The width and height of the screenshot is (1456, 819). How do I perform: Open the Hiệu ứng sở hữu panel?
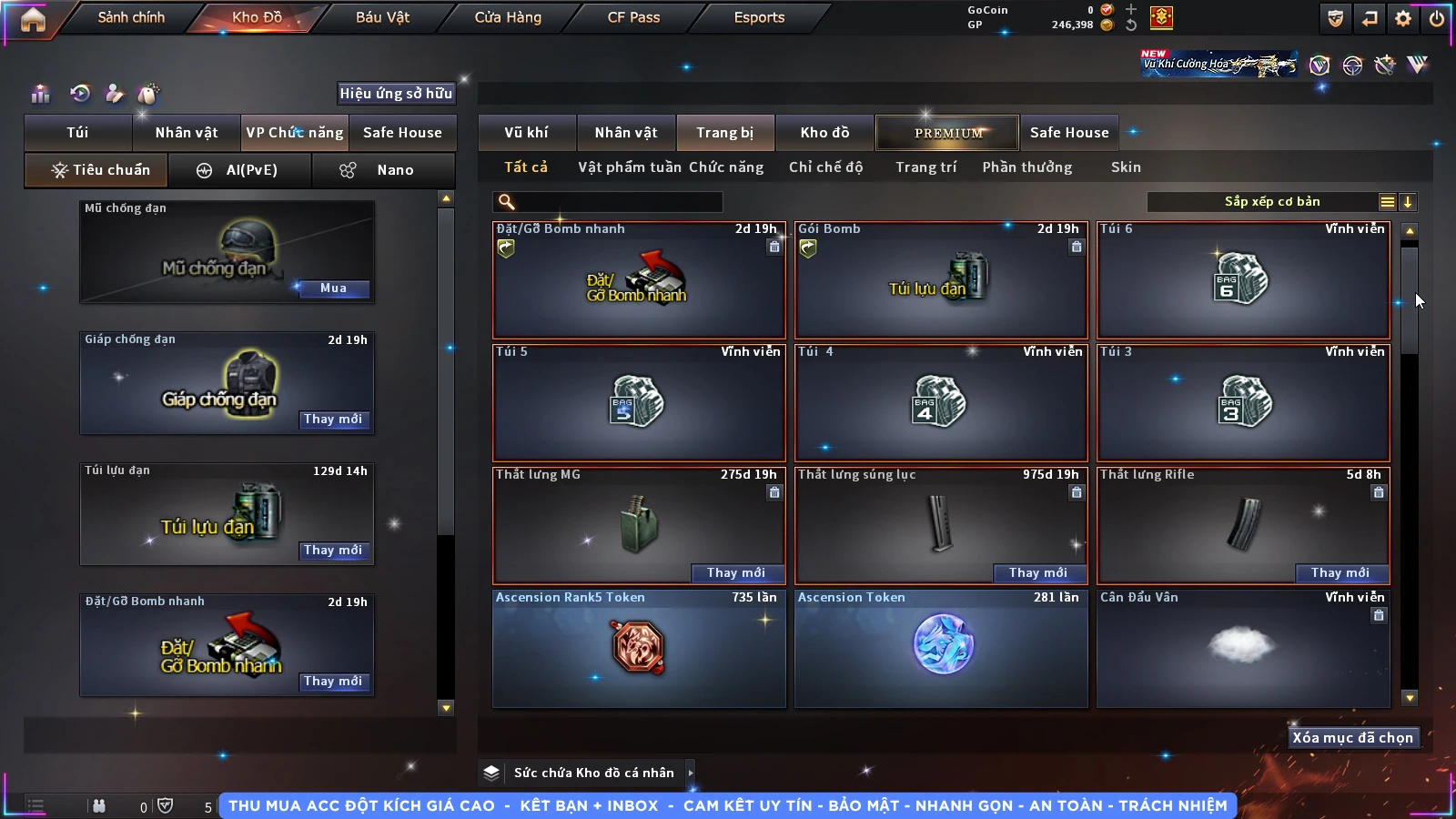(396, 93)
